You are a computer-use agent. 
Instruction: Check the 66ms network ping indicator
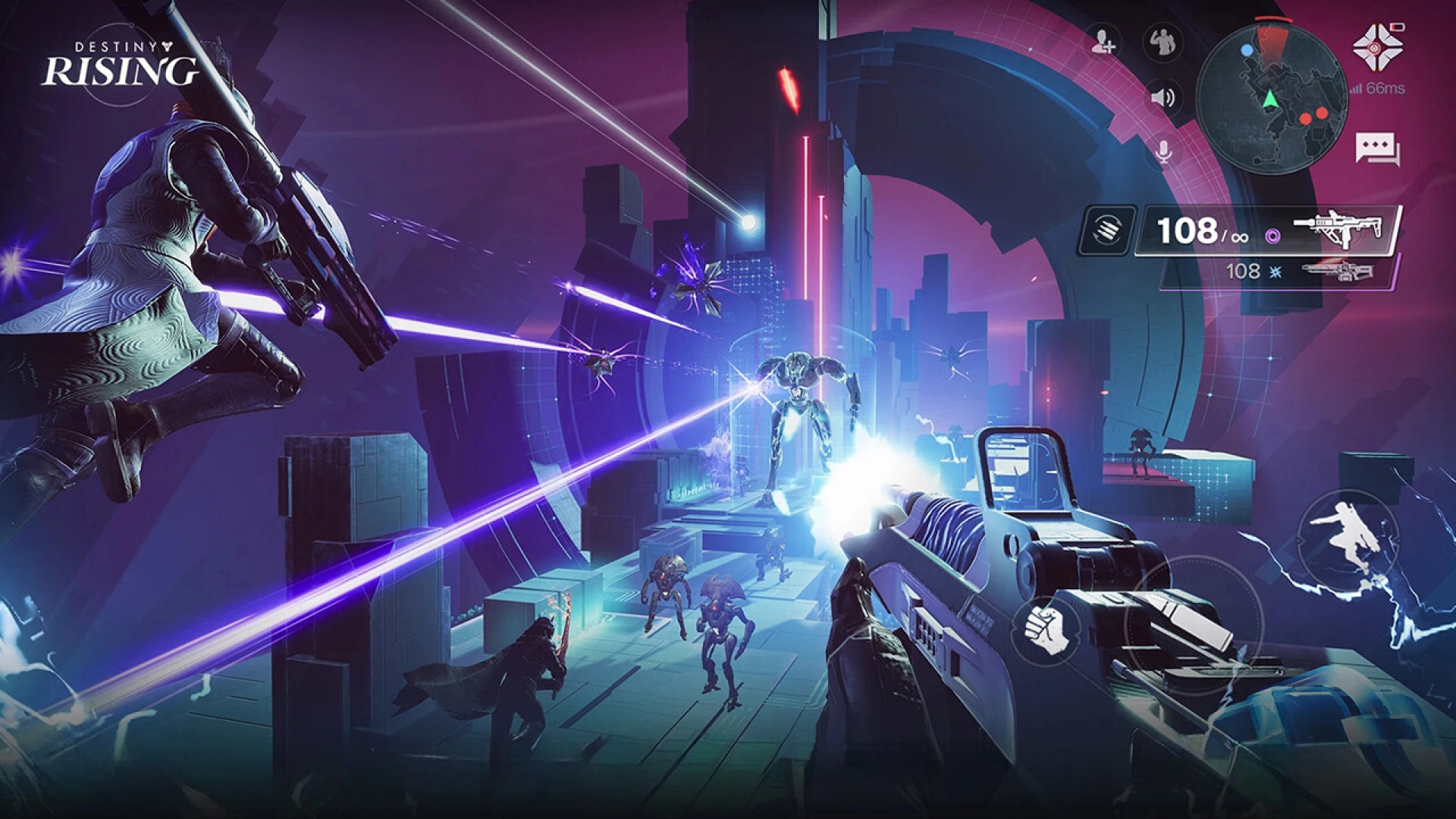click(x=1389, y=89)
